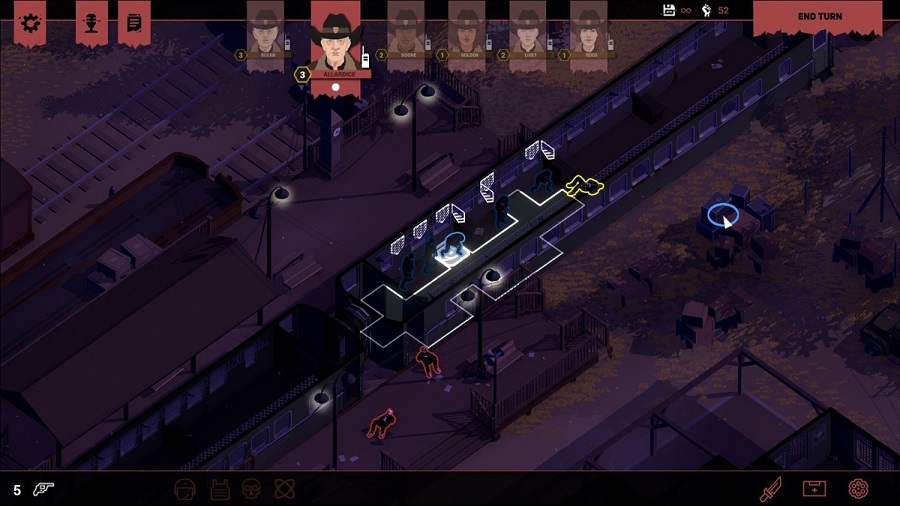The image size is (900, 506).
Task: End the current turn
Action: pyautogui.click(x=821, y=17)
